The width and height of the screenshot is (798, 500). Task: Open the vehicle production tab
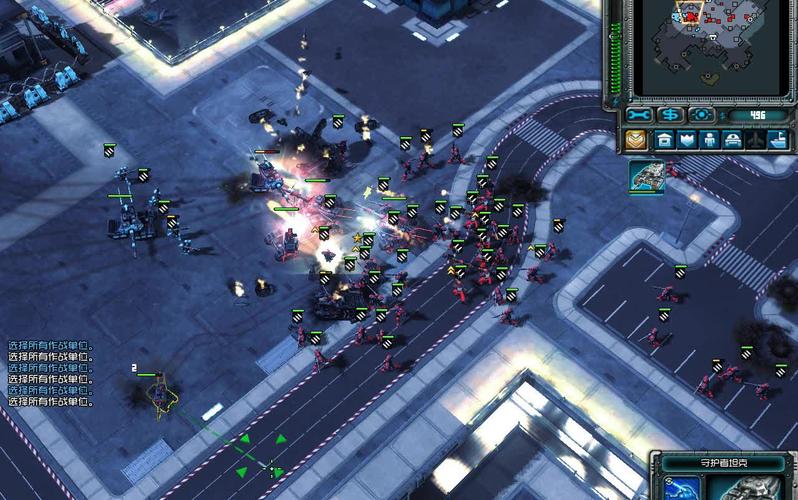pos(733,140)
